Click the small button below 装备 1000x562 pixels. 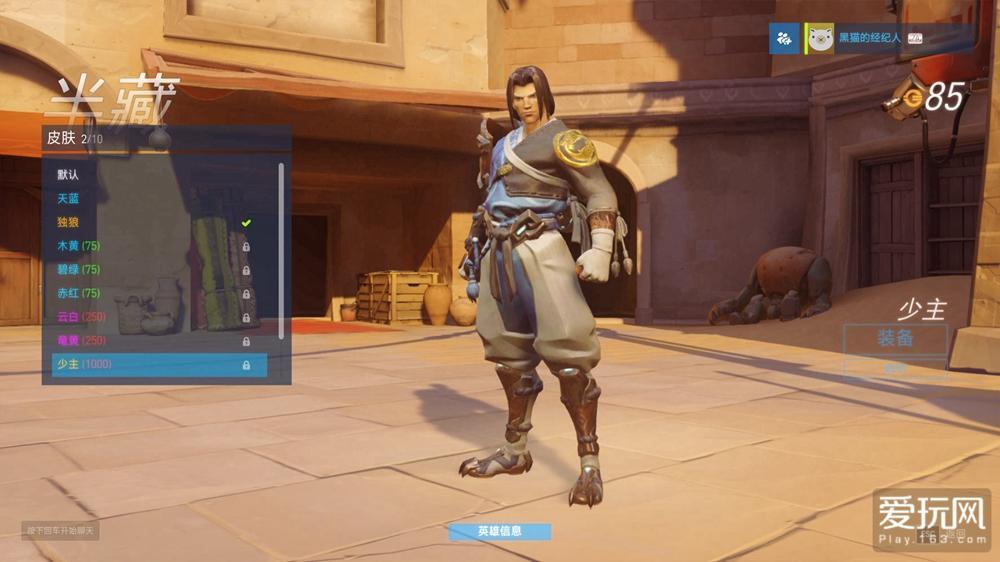pos(895,367)
